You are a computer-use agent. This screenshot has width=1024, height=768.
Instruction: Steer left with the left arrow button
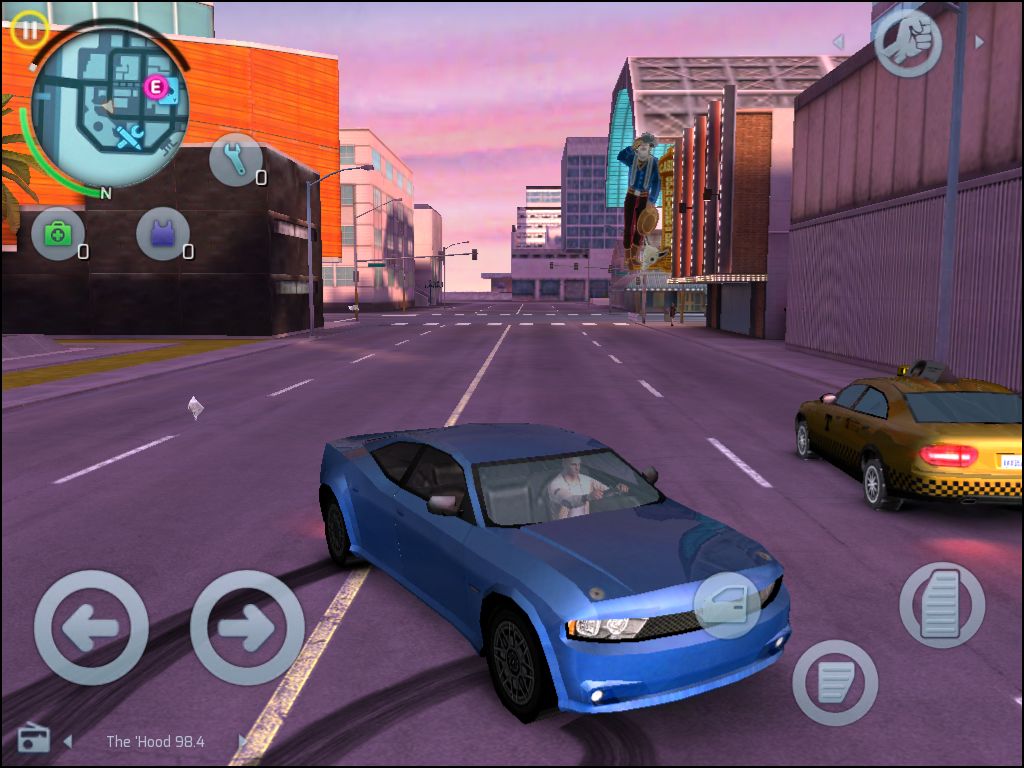[x=91, y=627]
